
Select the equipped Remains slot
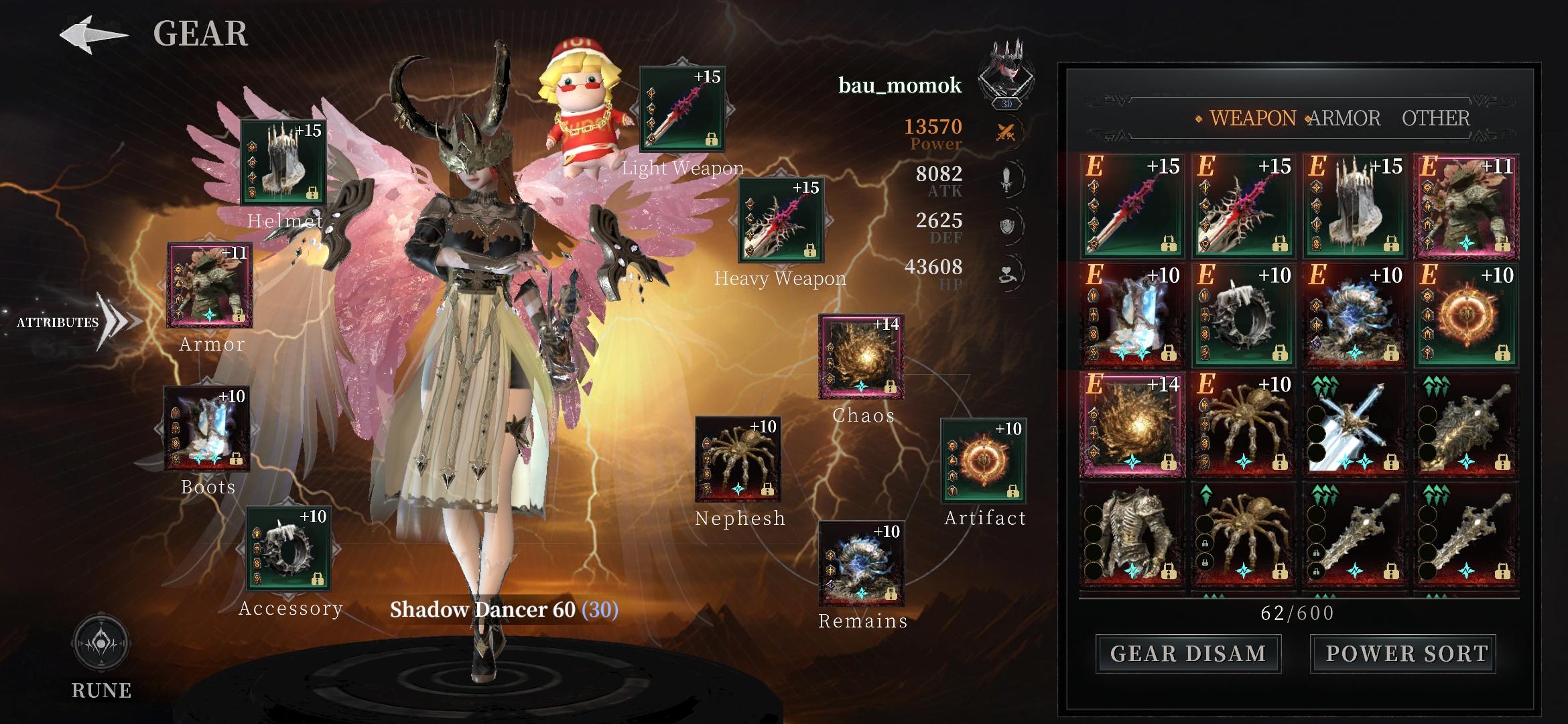pos(862,564)
